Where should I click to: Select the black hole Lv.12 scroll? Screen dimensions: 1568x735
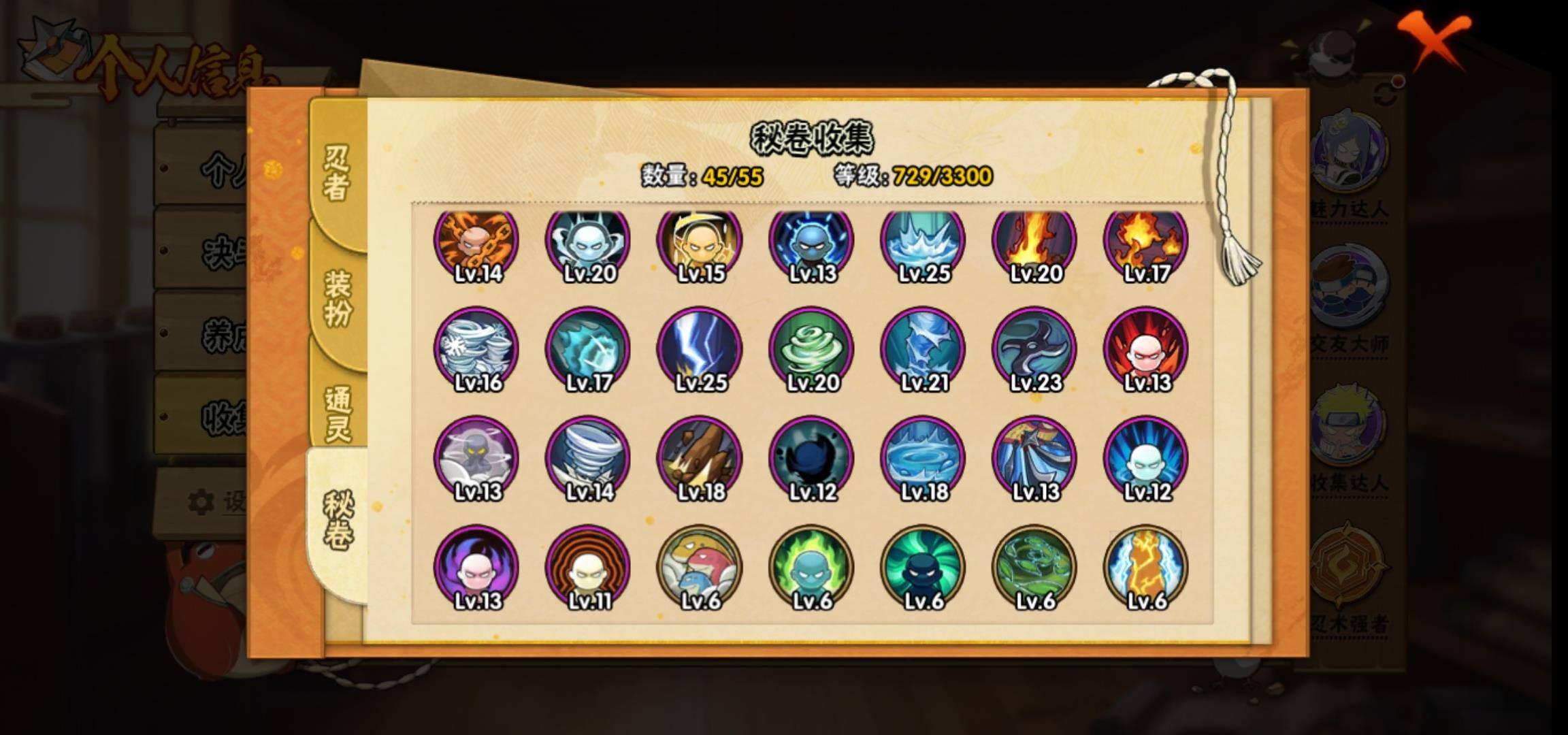812,458
